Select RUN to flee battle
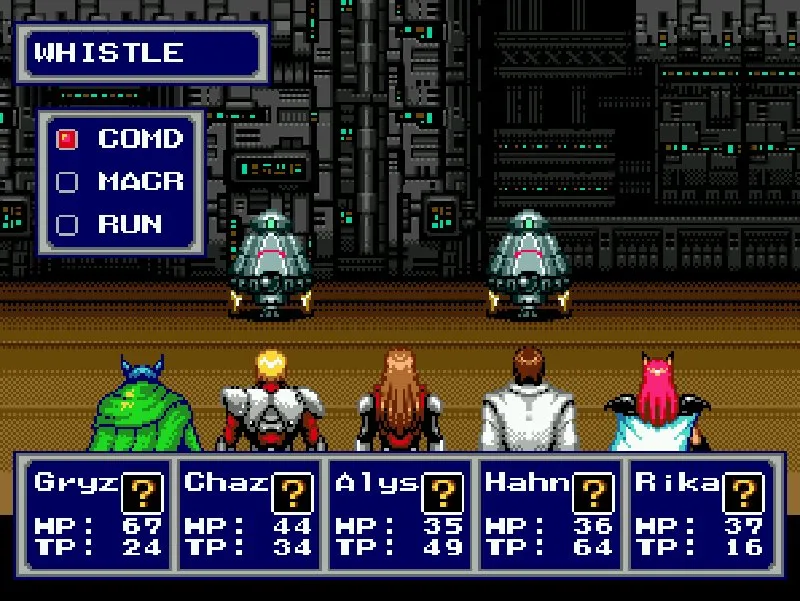 pos(130,225)
